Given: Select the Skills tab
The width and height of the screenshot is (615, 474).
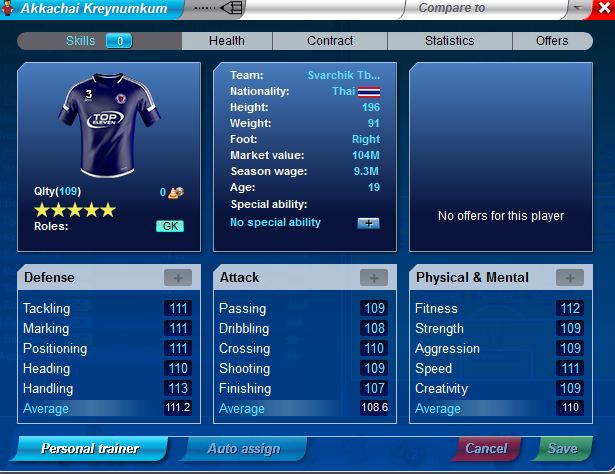Looking at the screenshot, I should [x=98, y=41].
